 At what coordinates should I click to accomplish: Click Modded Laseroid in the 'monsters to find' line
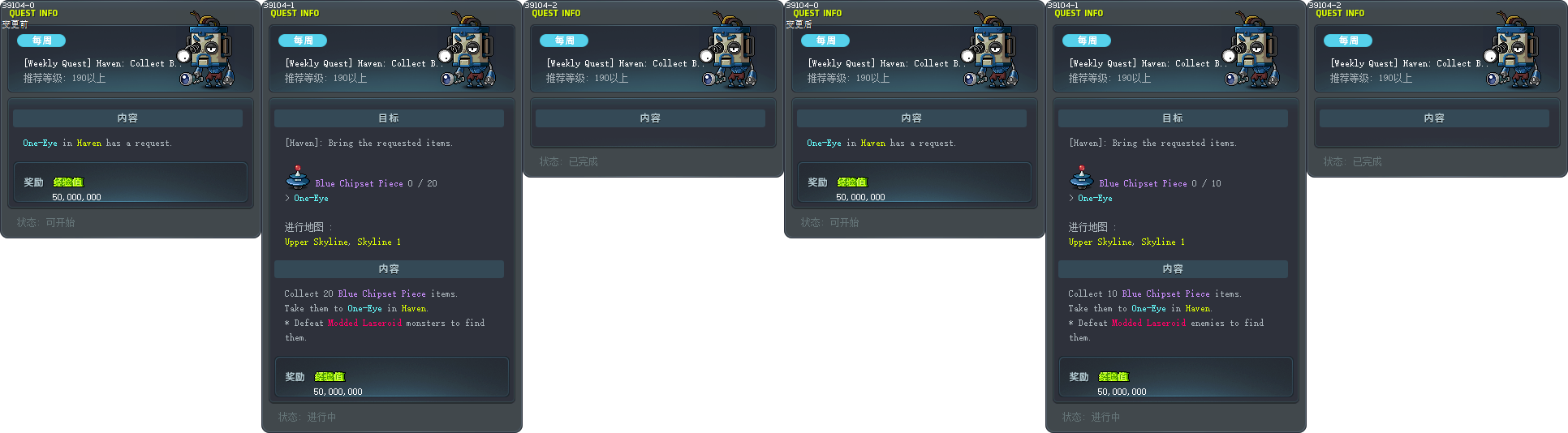tap(364, 323)
